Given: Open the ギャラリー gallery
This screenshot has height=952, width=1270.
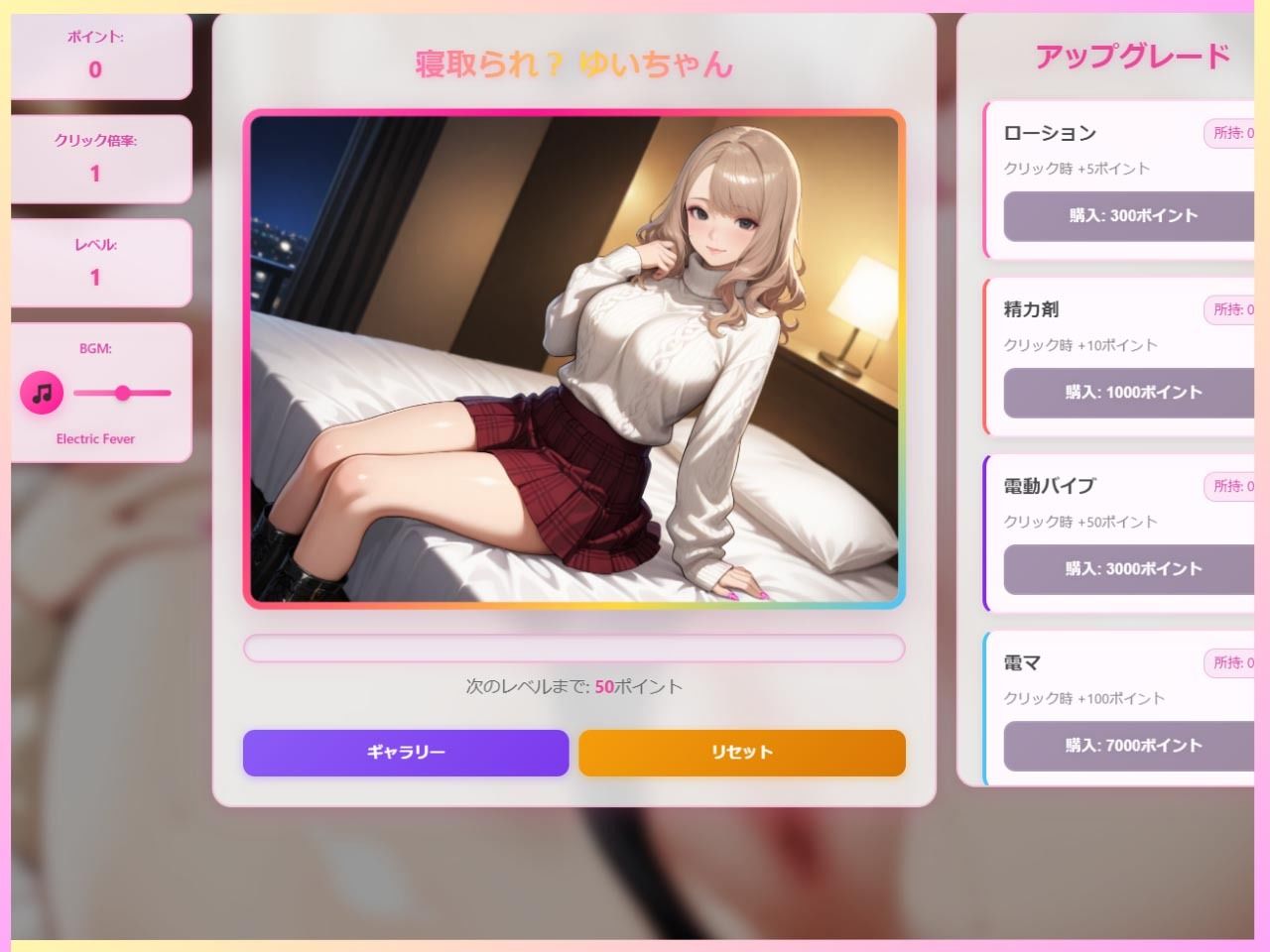Looking at the screenshot, I should point(405,753).
